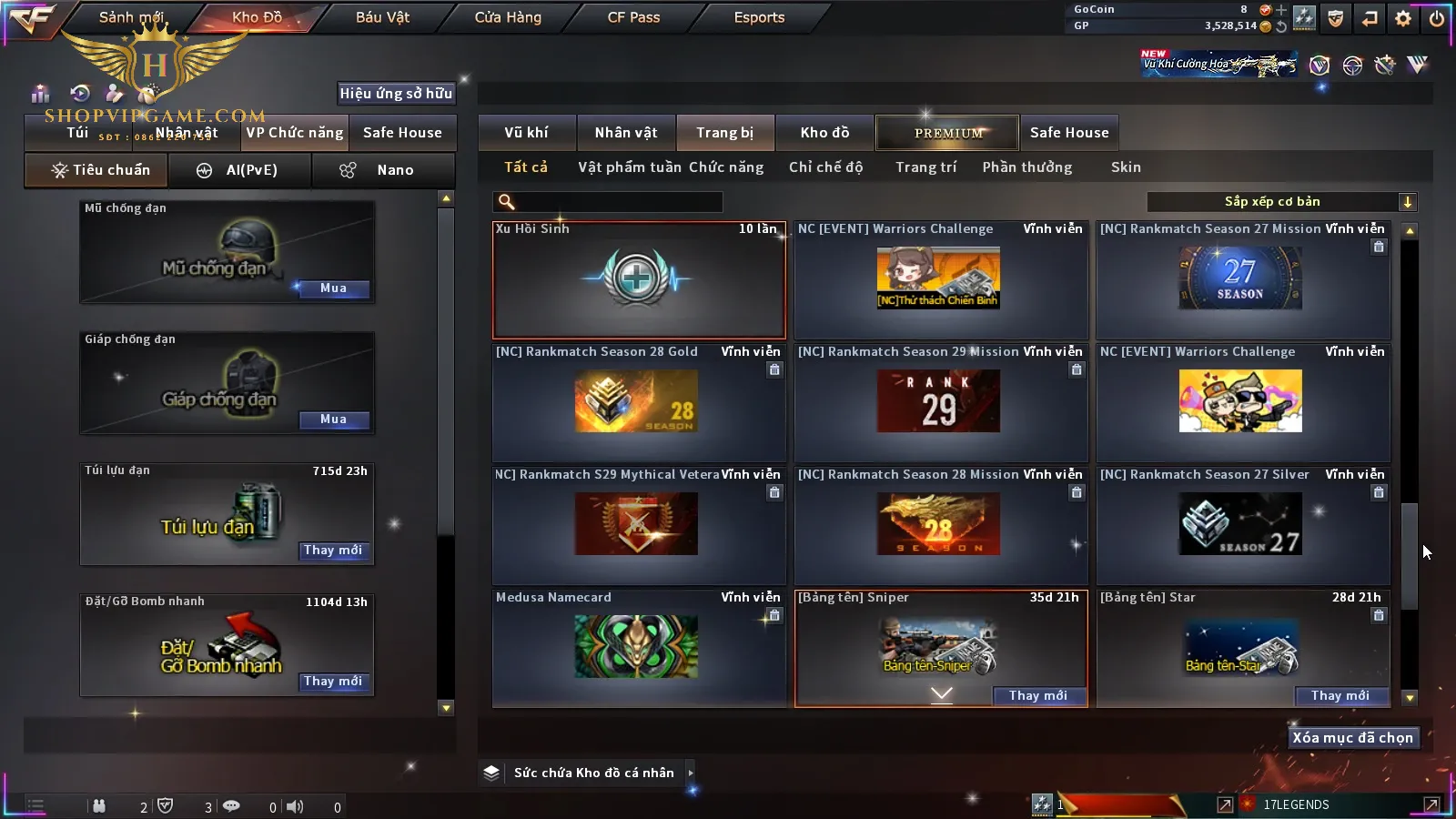The image size is (1456, 819).
Task: Expand Sức chứa Kho đồ cá nhân
Action: tap(690, 773)
